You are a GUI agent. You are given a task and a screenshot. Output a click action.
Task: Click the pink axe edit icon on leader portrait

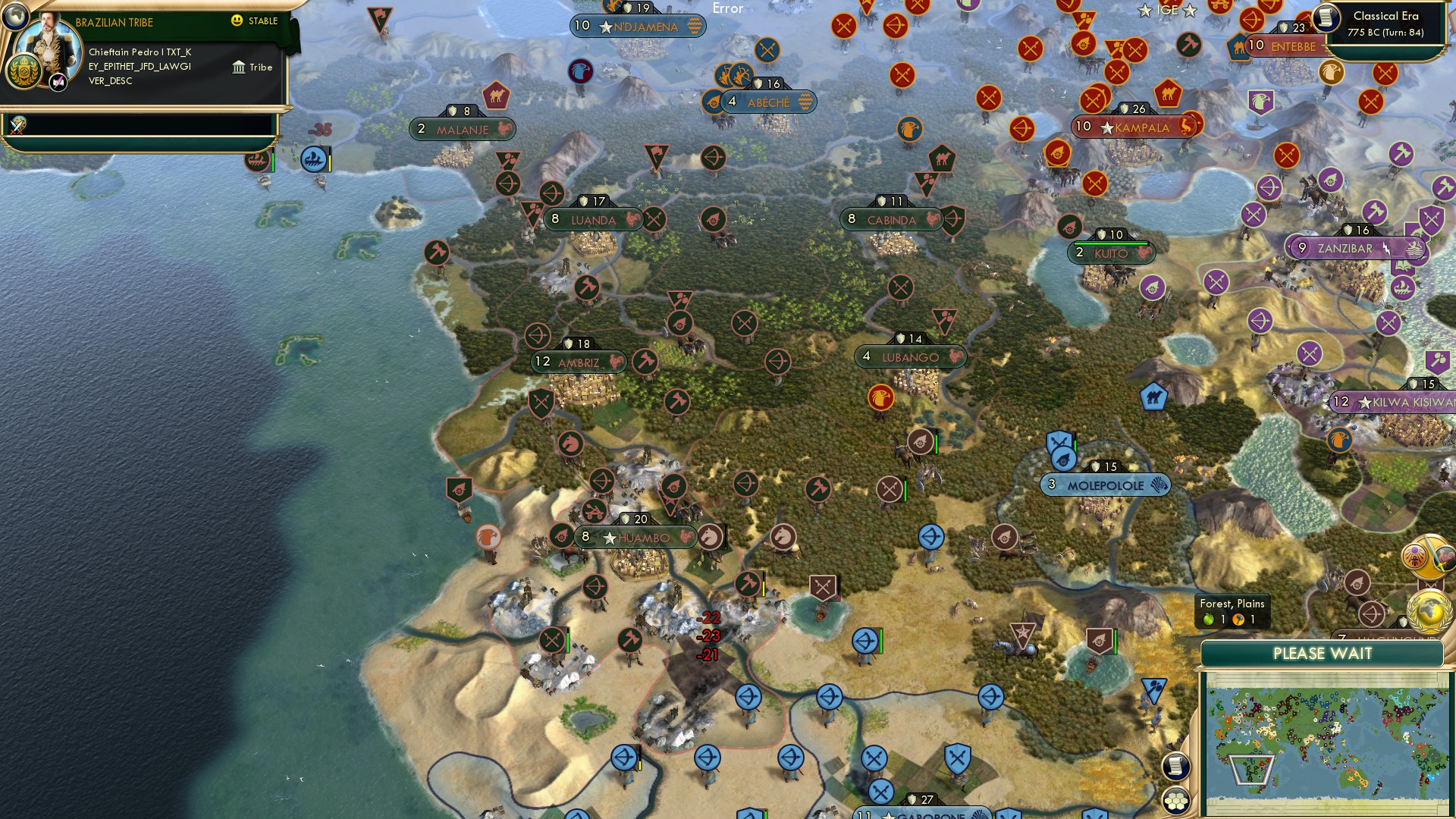pyautogui.click(x=58, y=82)
